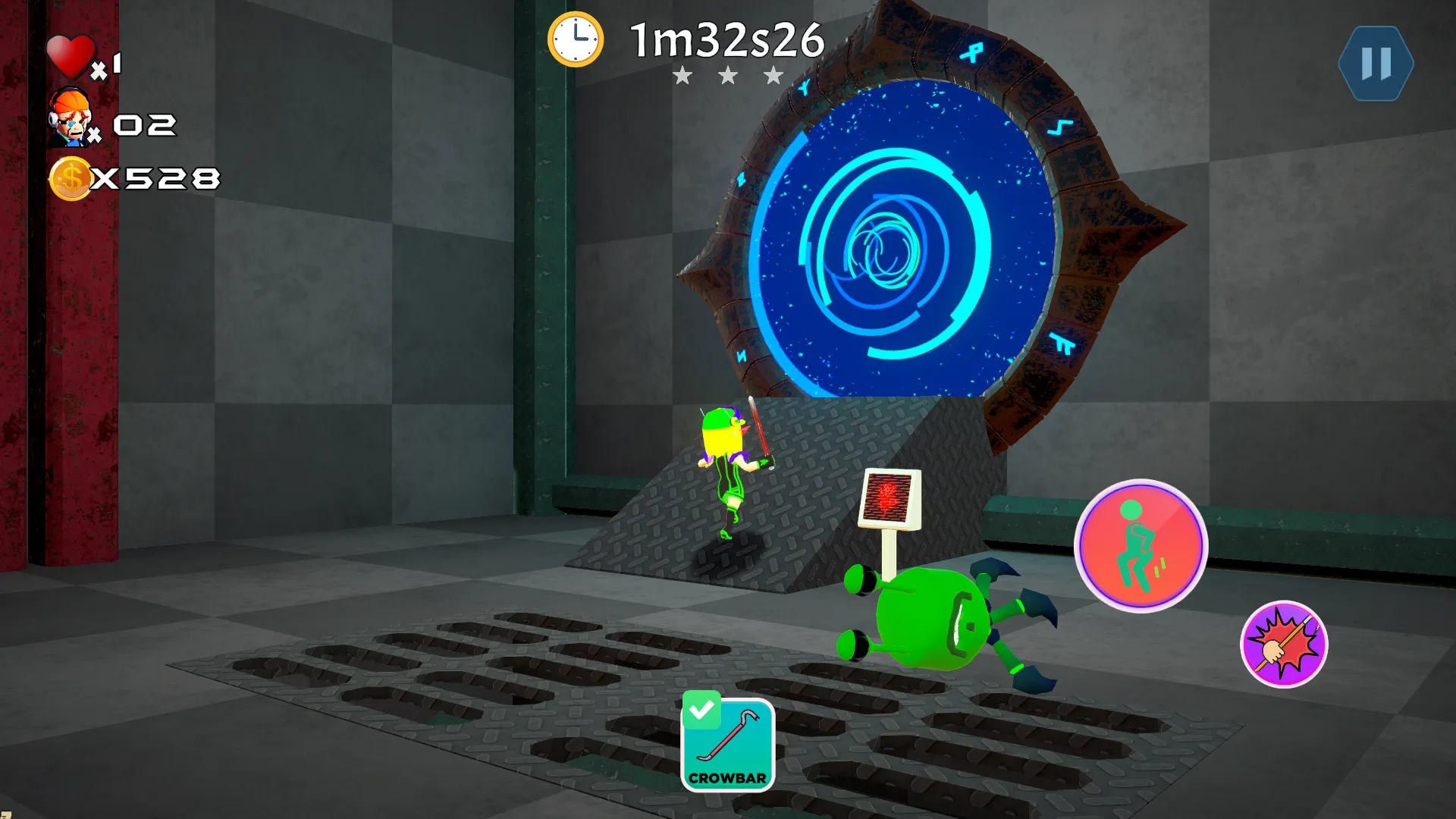
Task: Tap the pause icon in the top right
Action: pos(1375,62)
